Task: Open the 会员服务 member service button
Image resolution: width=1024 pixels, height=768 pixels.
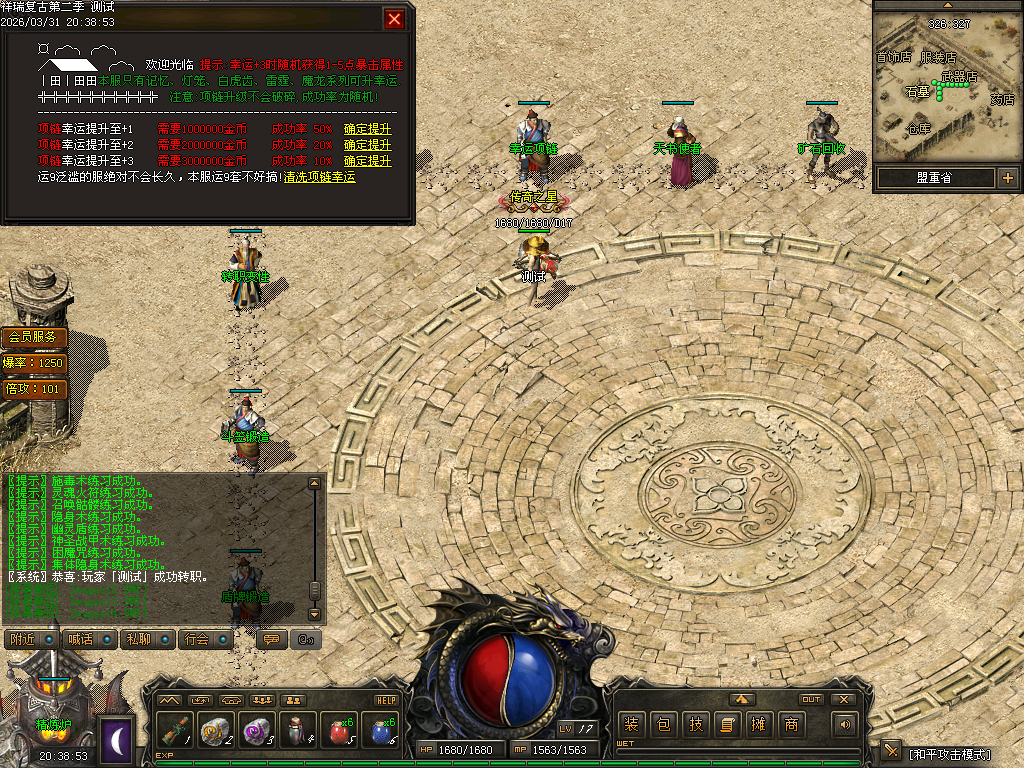Action: (36, 337)
